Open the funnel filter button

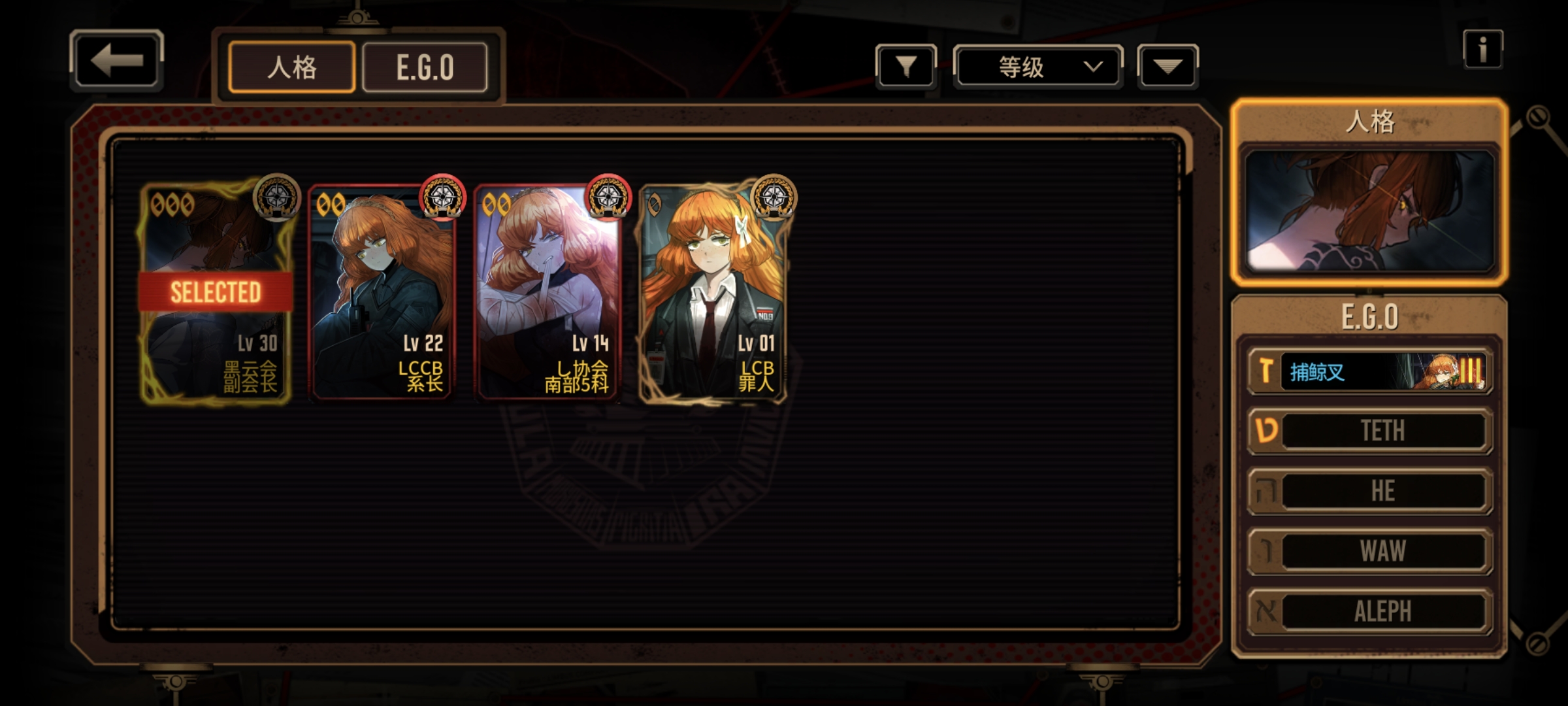tap(906, 66)
